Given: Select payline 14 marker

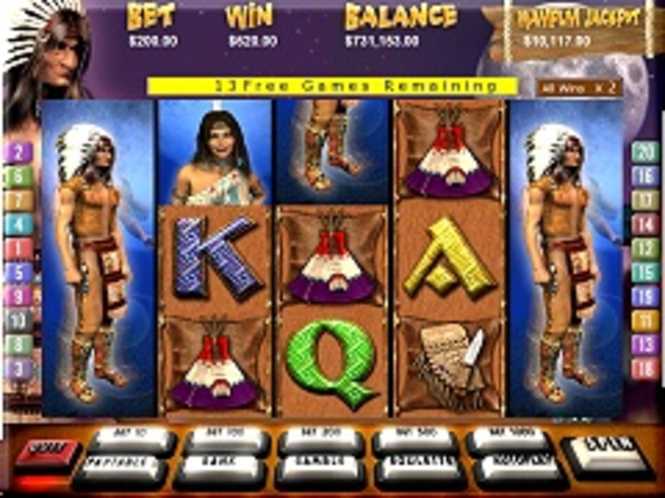Looking at the screenshot, I should (646, 224).
